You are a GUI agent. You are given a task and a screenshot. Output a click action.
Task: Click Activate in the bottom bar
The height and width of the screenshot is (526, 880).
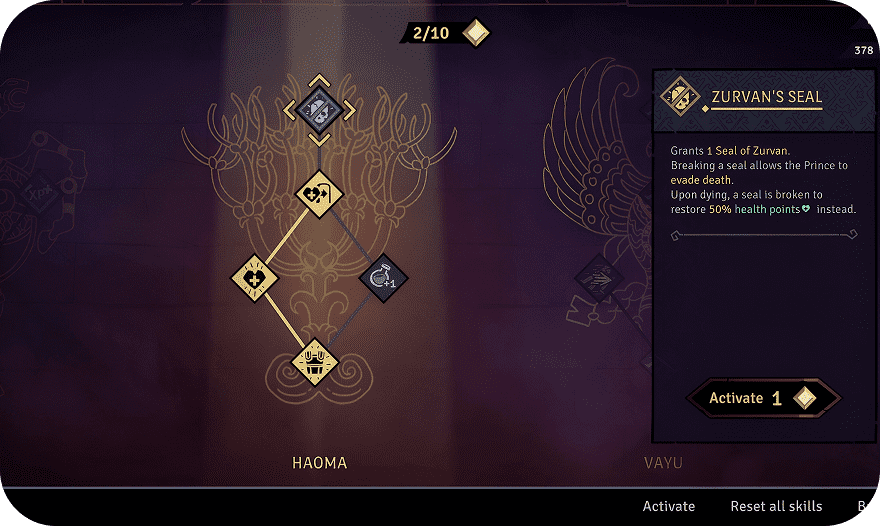click(668, 506)
